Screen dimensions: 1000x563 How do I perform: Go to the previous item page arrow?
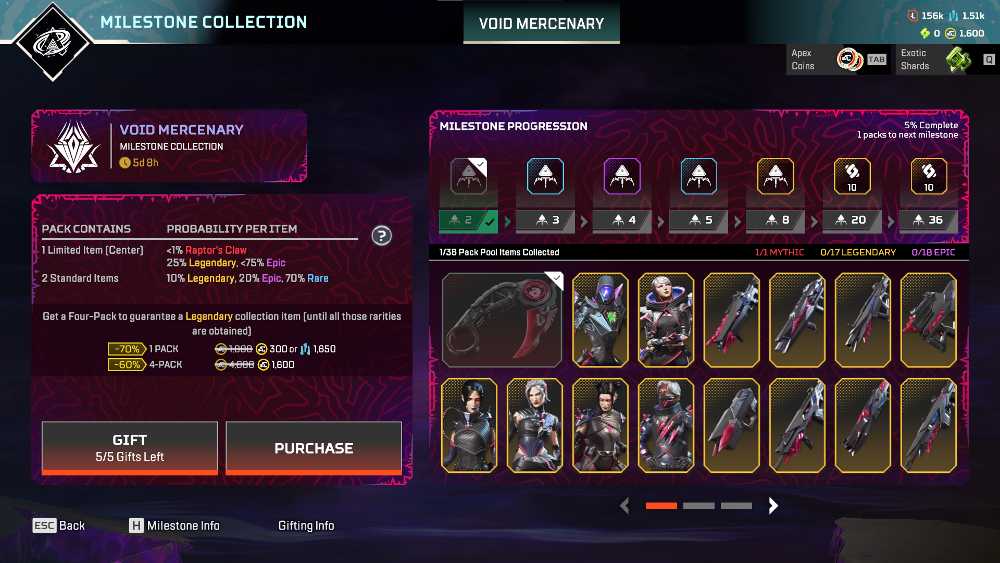[x=625, y=506]
